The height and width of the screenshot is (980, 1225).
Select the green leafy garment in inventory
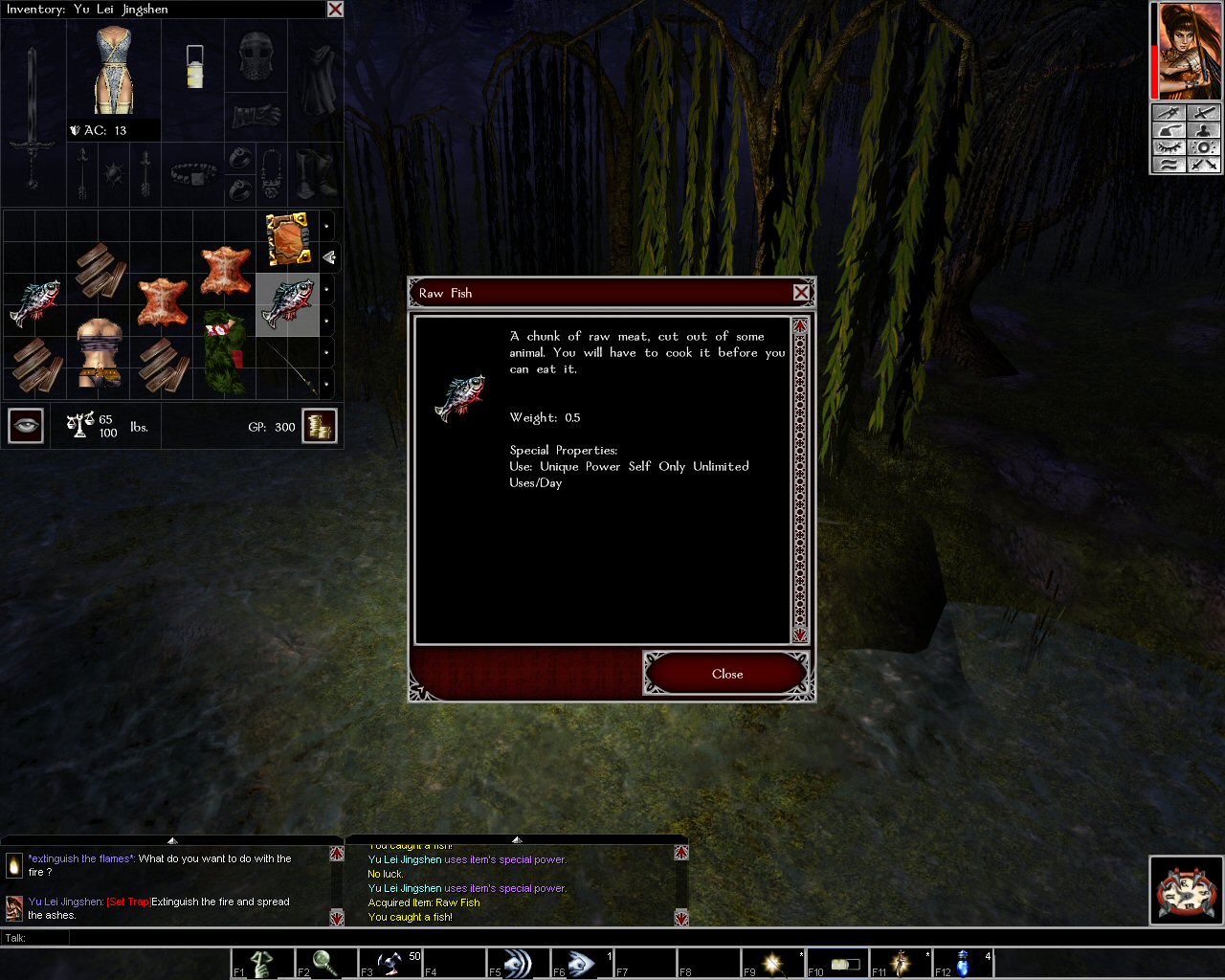click(x=224, y=352)
